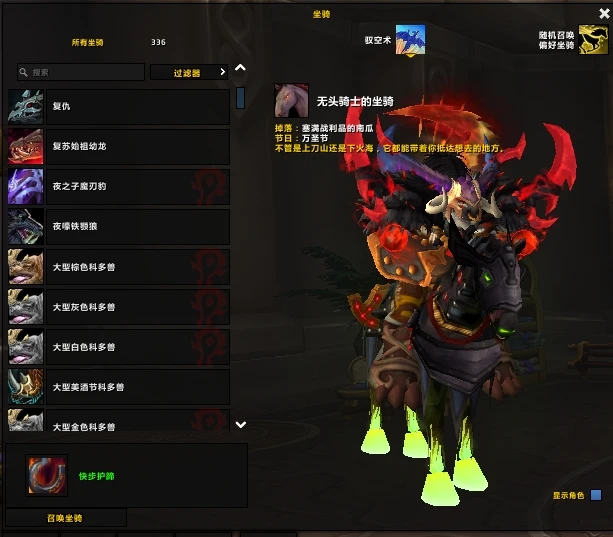Pick the 大型金色科多兽 mount

pos(118,425)
